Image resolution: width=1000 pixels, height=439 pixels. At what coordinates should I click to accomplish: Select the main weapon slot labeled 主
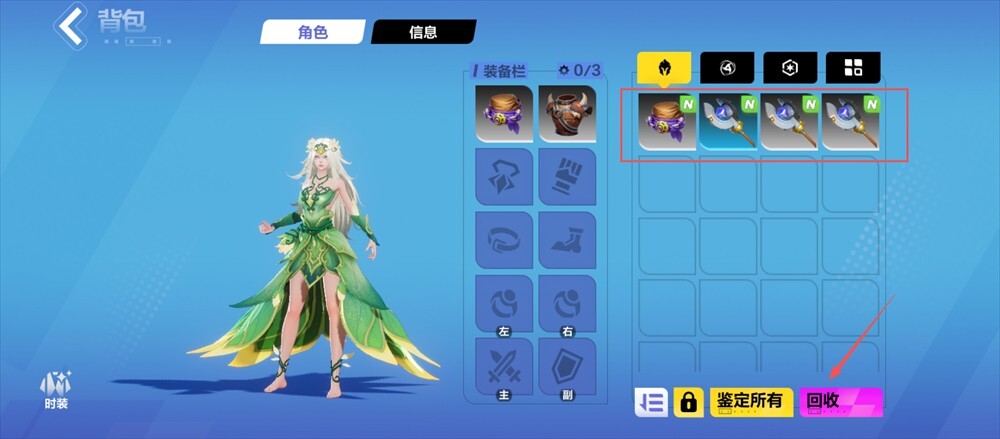pos(504,367)
